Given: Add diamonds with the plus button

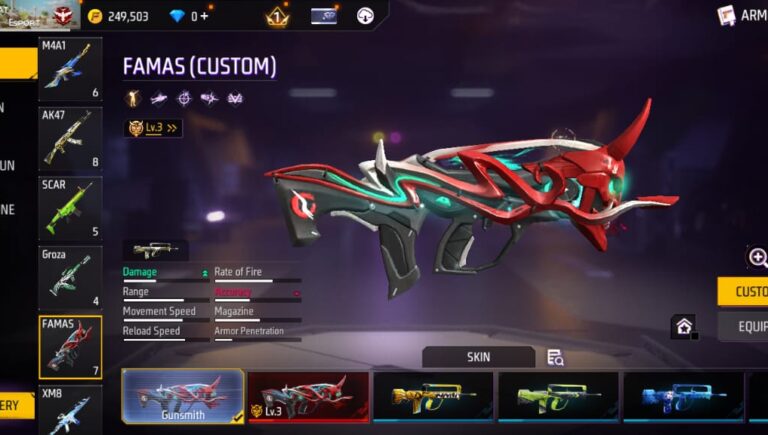Looking at the screenshot, I should coord(205,16).
